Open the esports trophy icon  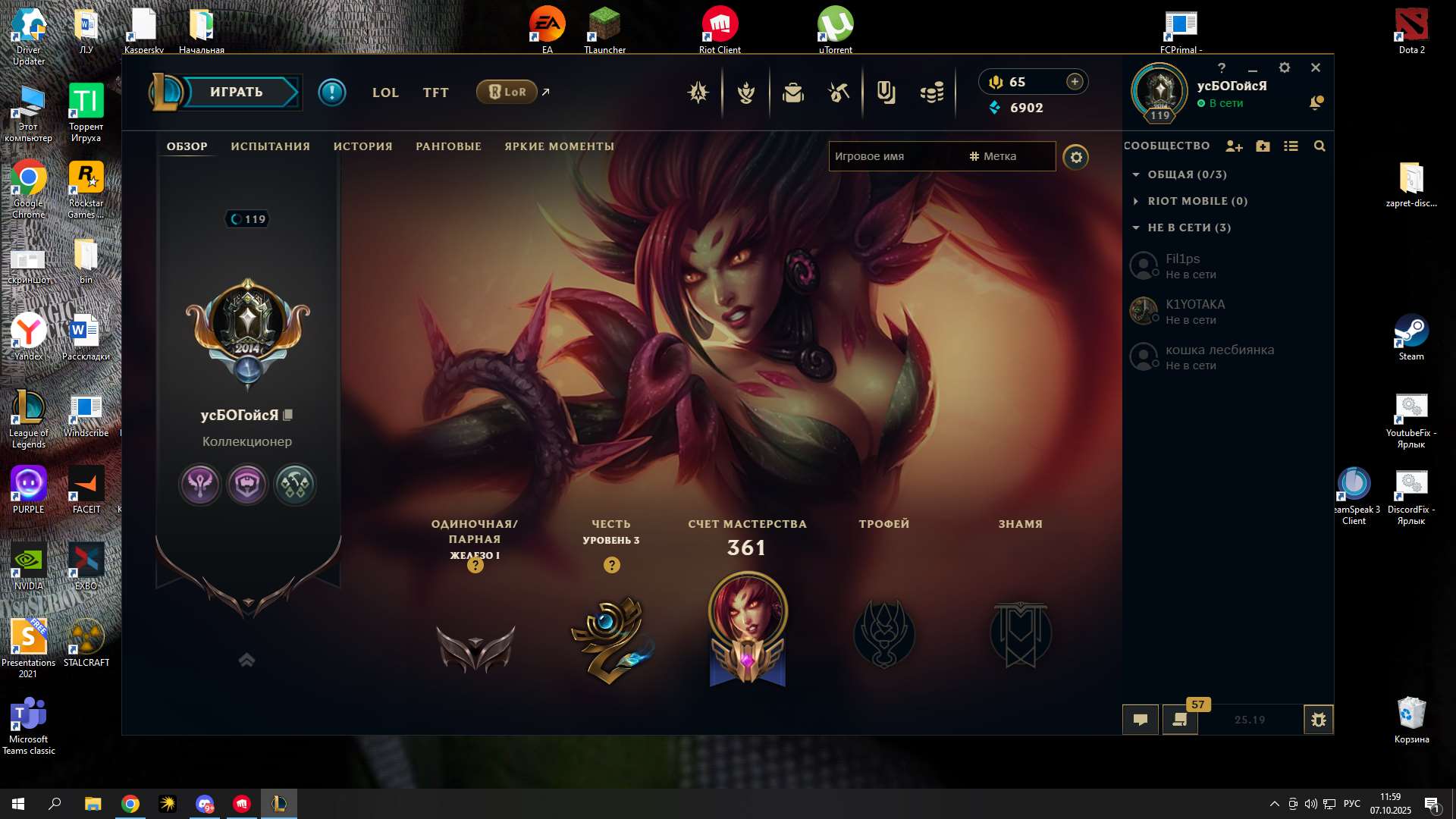tap(747, 92)
